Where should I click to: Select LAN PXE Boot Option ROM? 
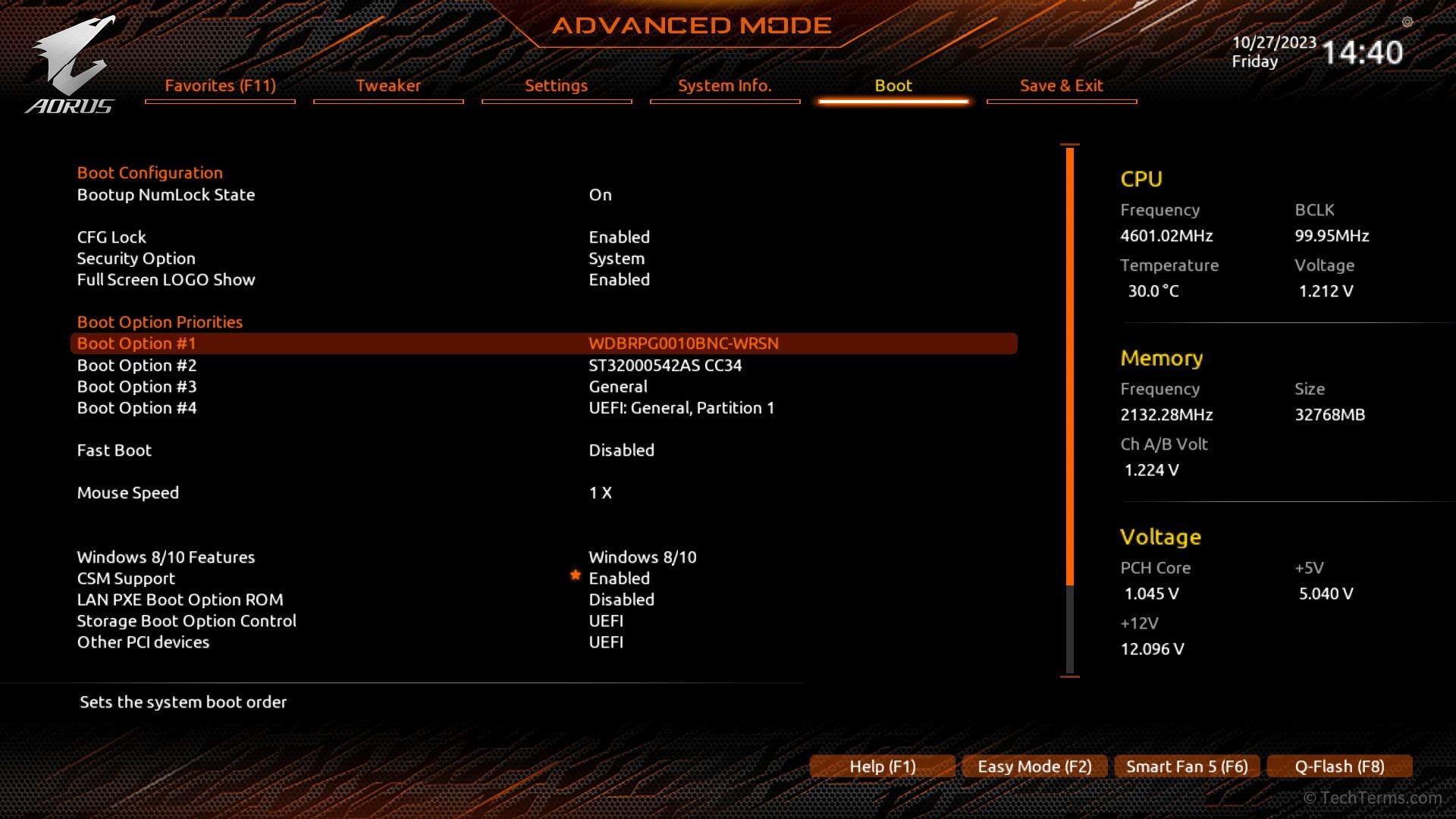[180, 600]
